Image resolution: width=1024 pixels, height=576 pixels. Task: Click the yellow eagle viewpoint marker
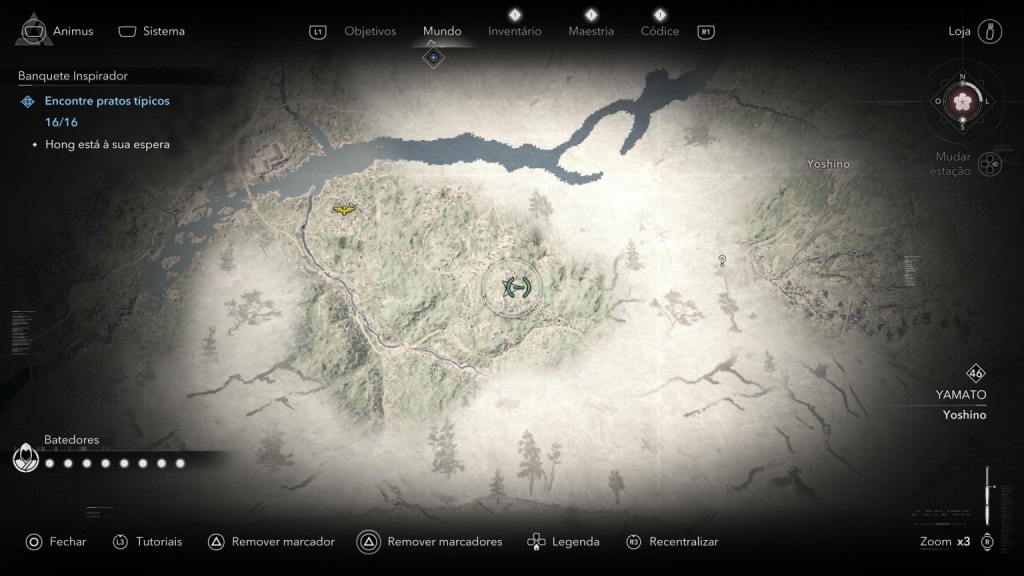pos(344,210)
